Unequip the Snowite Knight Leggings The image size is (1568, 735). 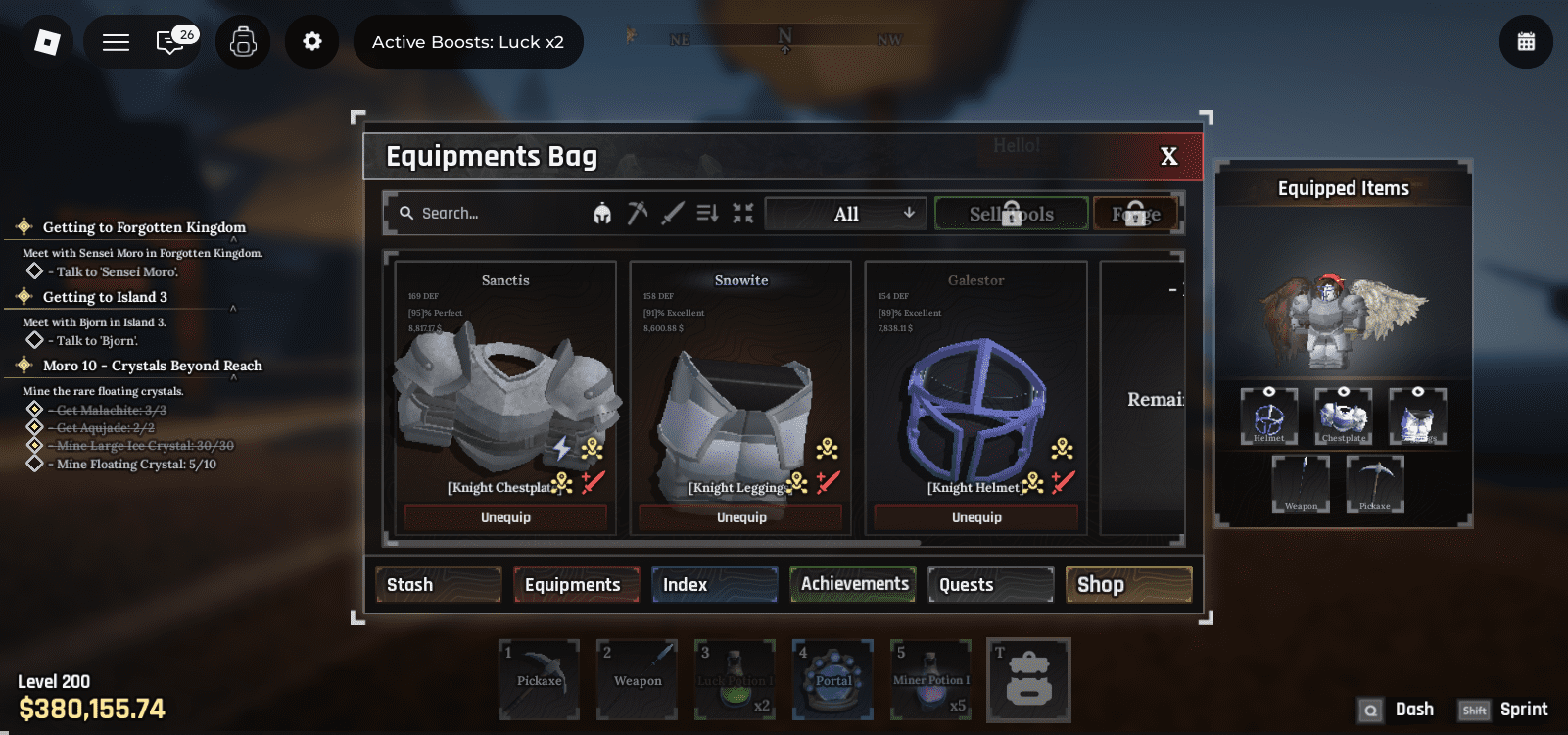coord(741,517)
